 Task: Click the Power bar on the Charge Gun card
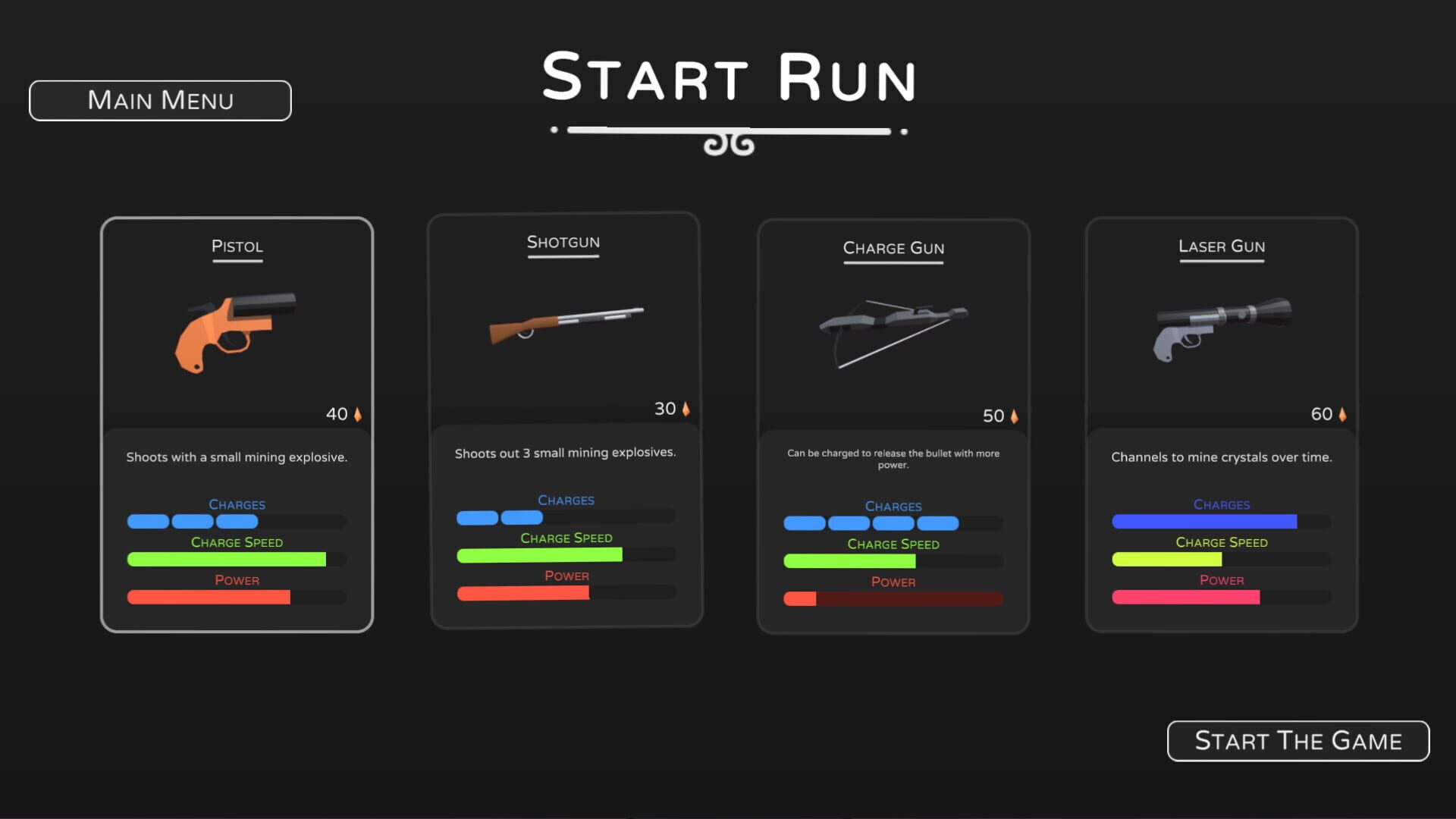click(893, 598)
